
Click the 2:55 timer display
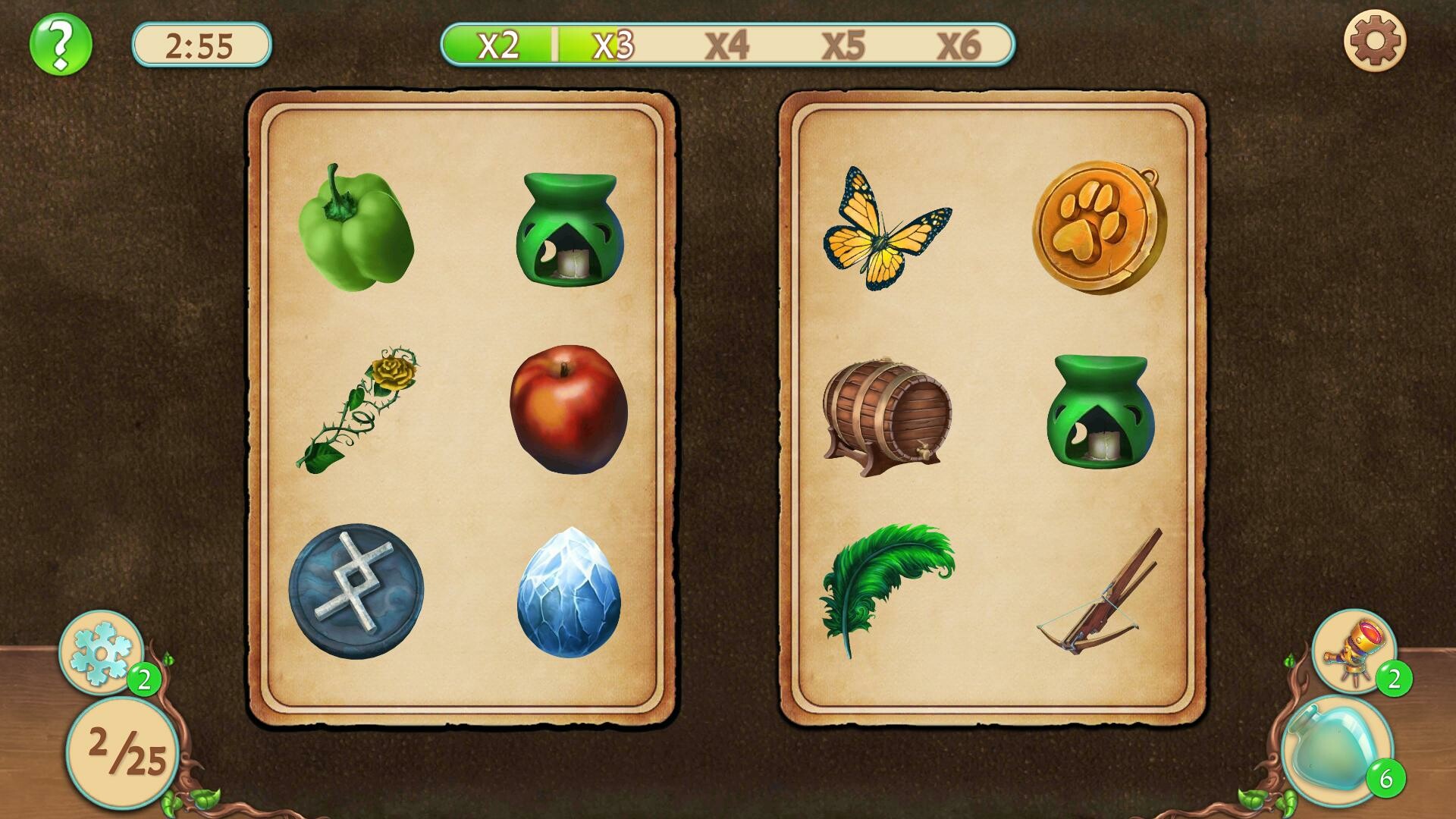pos(201,43)
